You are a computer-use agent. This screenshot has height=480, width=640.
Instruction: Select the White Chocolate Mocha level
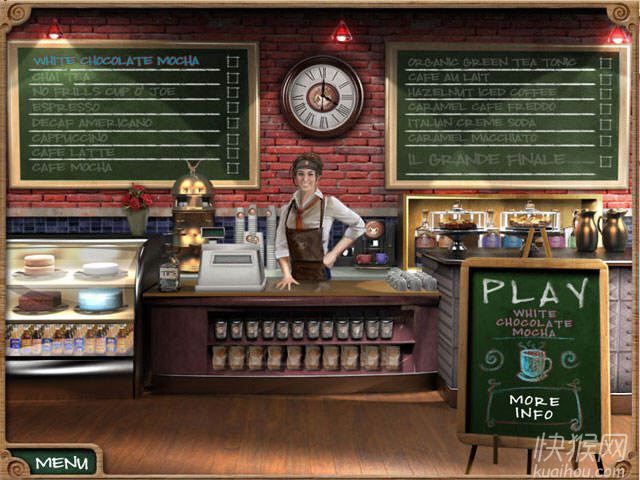[115, 61]
